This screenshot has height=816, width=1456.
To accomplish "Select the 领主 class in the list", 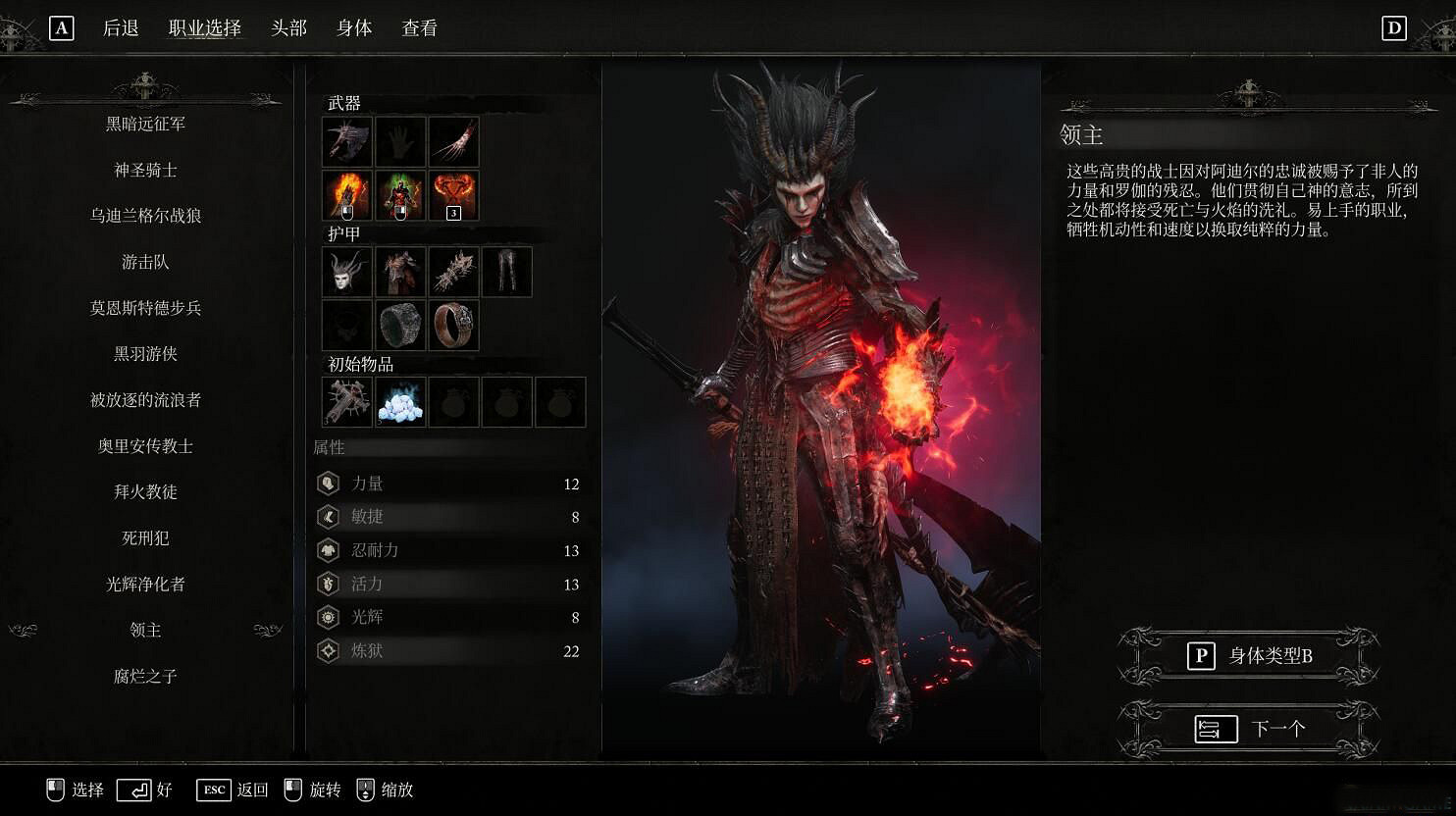I will (145, 630).
